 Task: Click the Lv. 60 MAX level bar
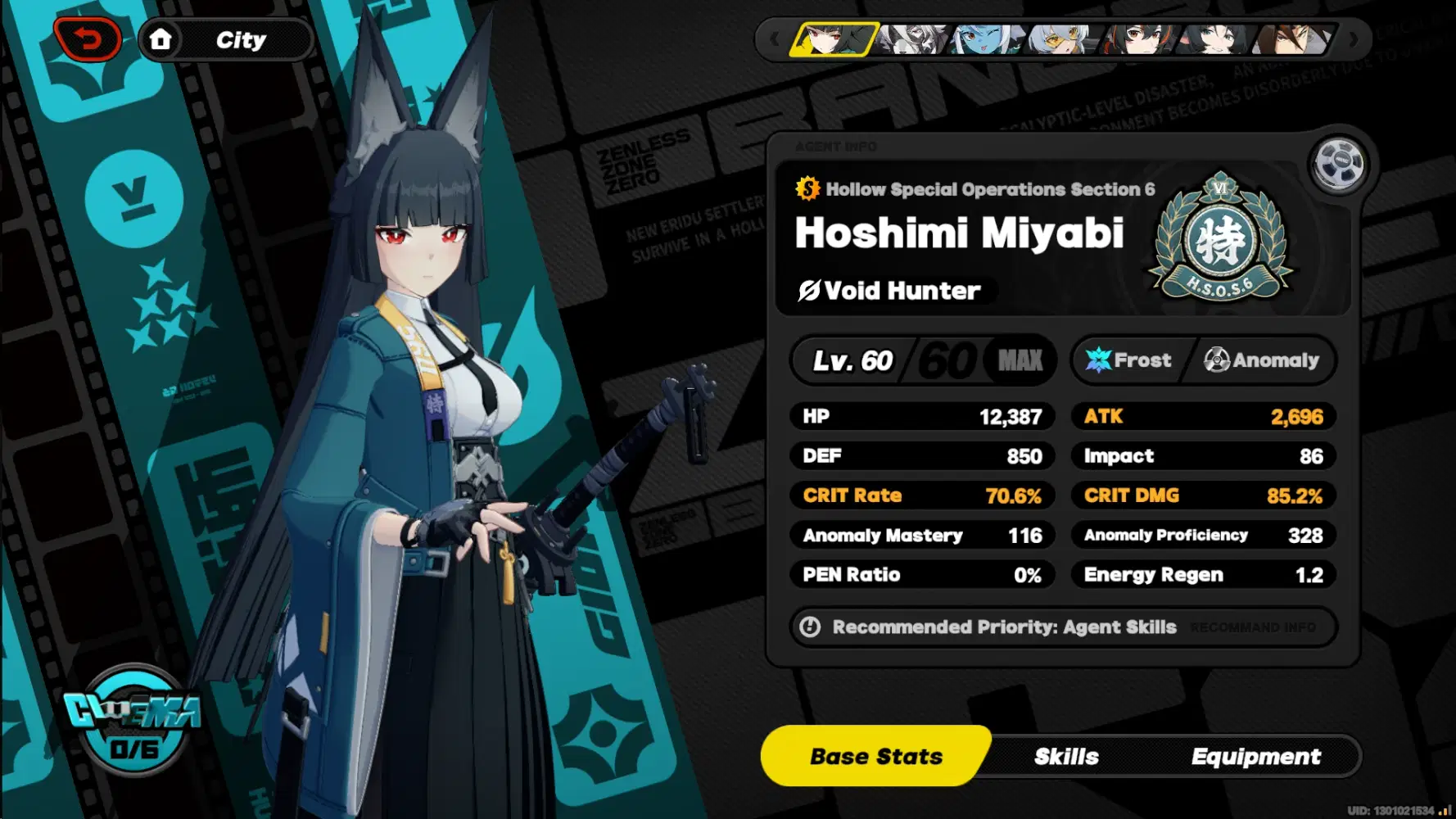(x=921, y=360)
